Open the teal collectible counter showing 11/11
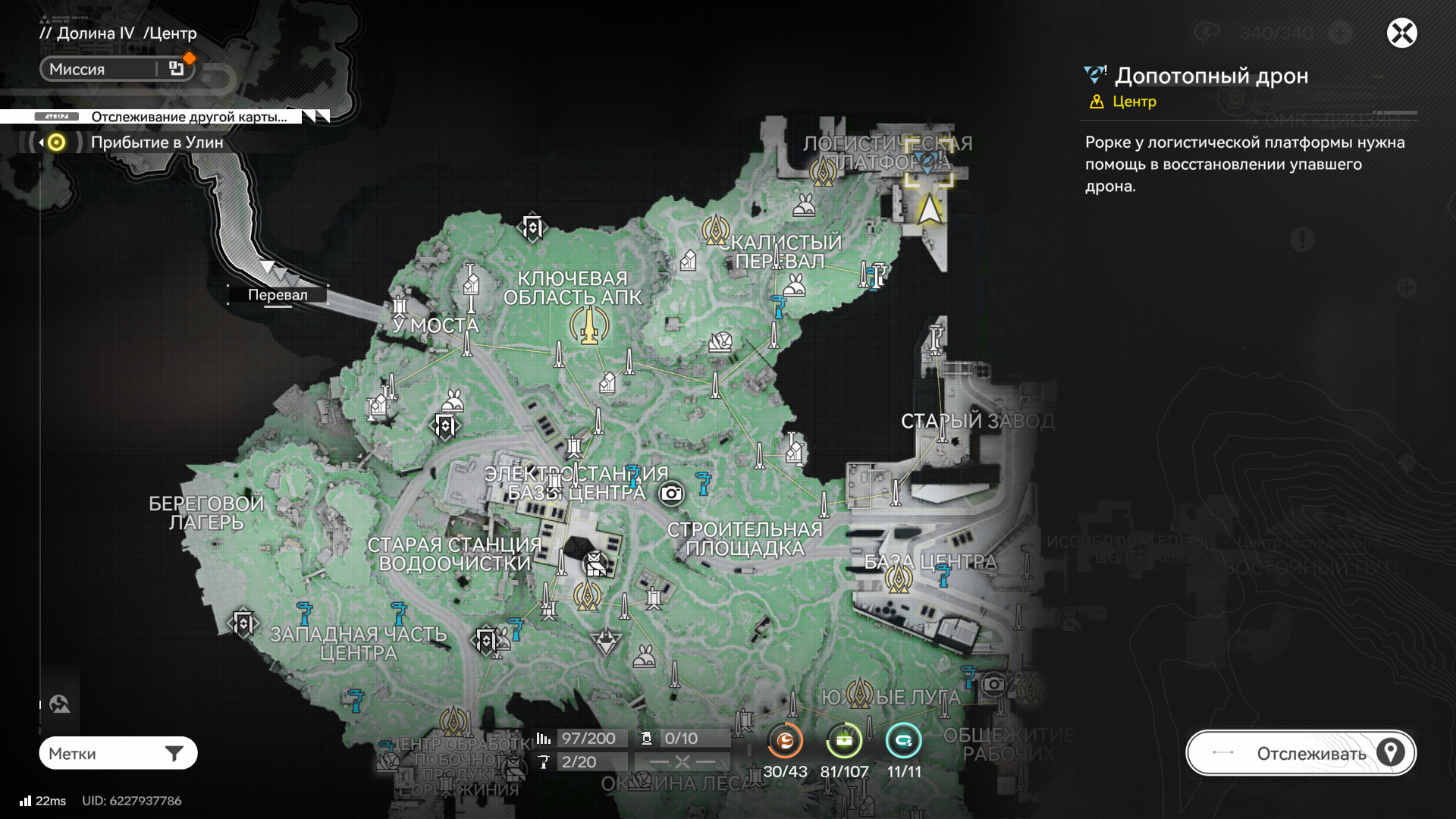Viewport: 1456px width, 819px height. [x=903, y=741]
